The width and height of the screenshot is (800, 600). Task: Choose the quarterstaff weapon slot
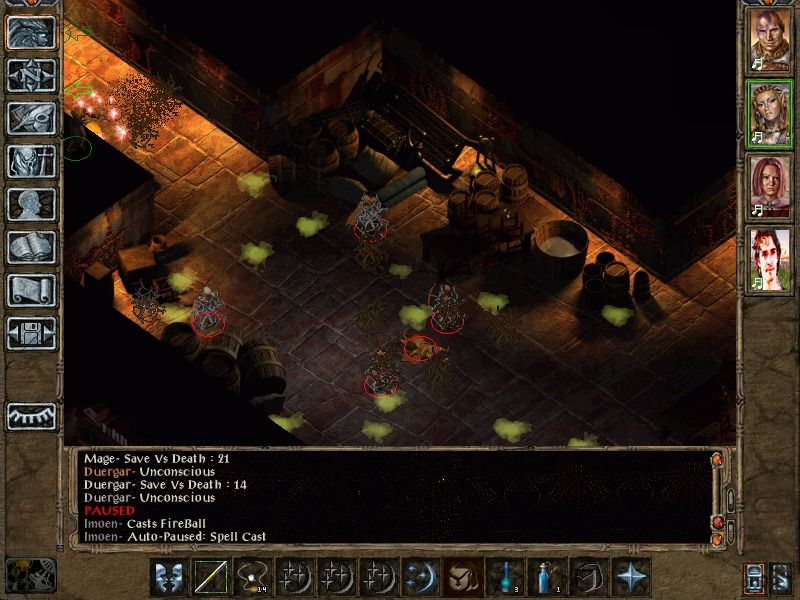point(210,577)
